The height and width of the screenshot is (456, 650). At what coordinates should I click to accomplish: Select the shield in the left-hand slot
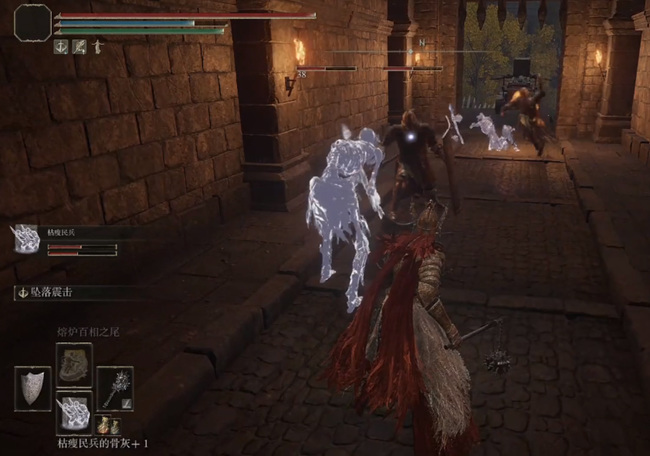click(33, 387)
